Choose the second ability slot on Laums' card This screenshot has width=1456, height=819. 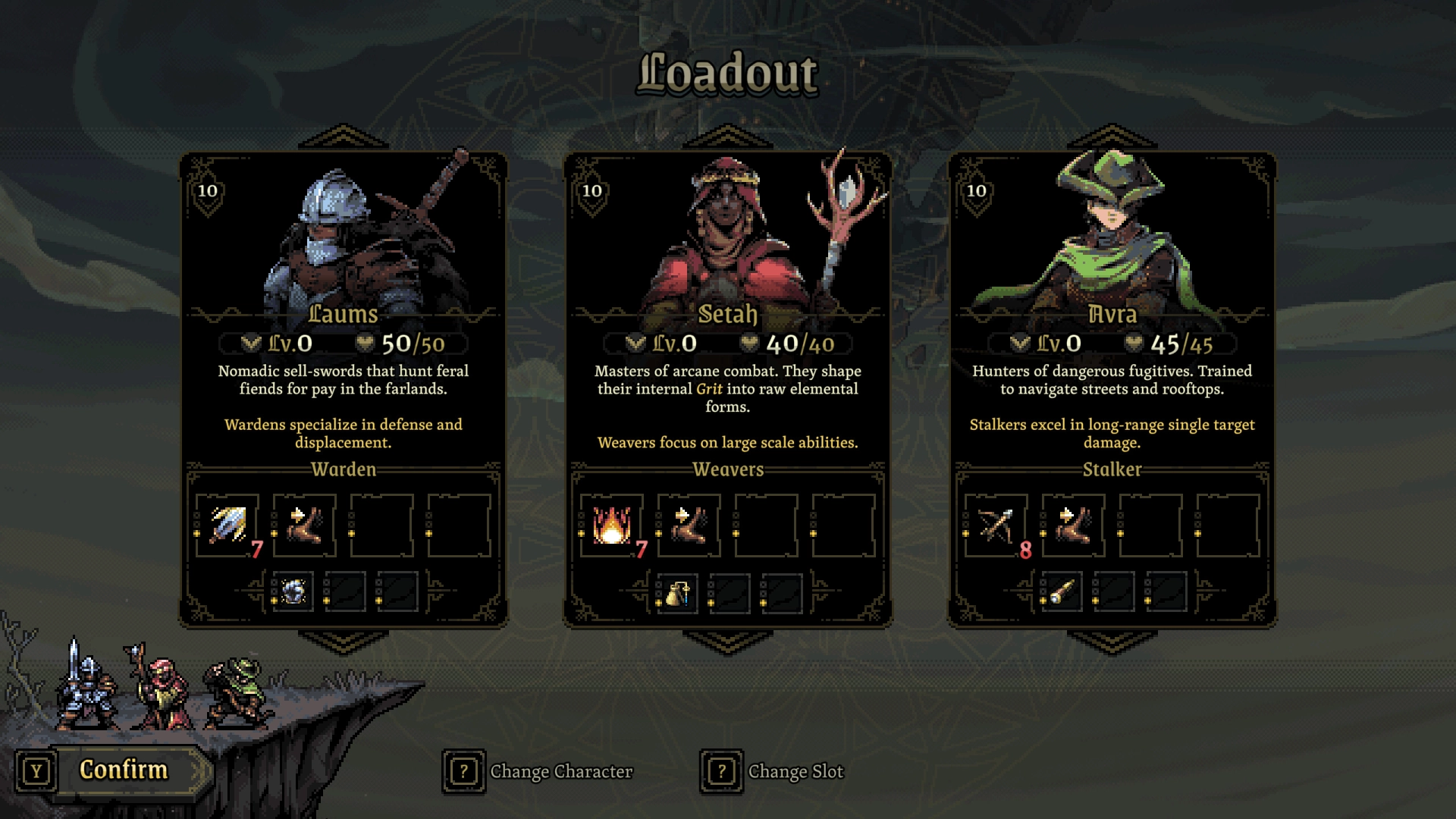tap(305, 525)
